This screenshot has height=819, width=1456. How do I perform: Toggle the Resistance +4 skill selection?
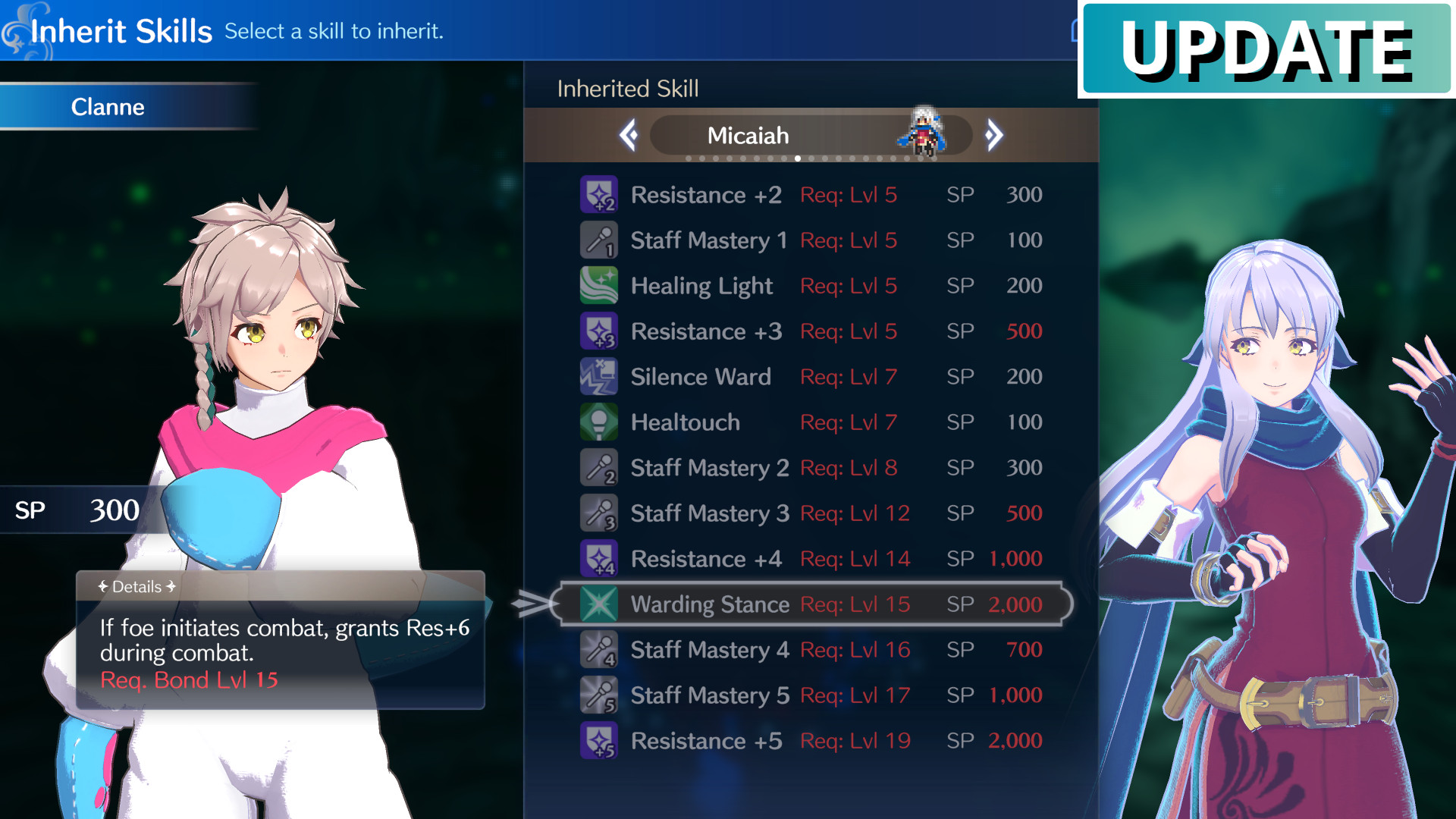(x=599, y=559)
